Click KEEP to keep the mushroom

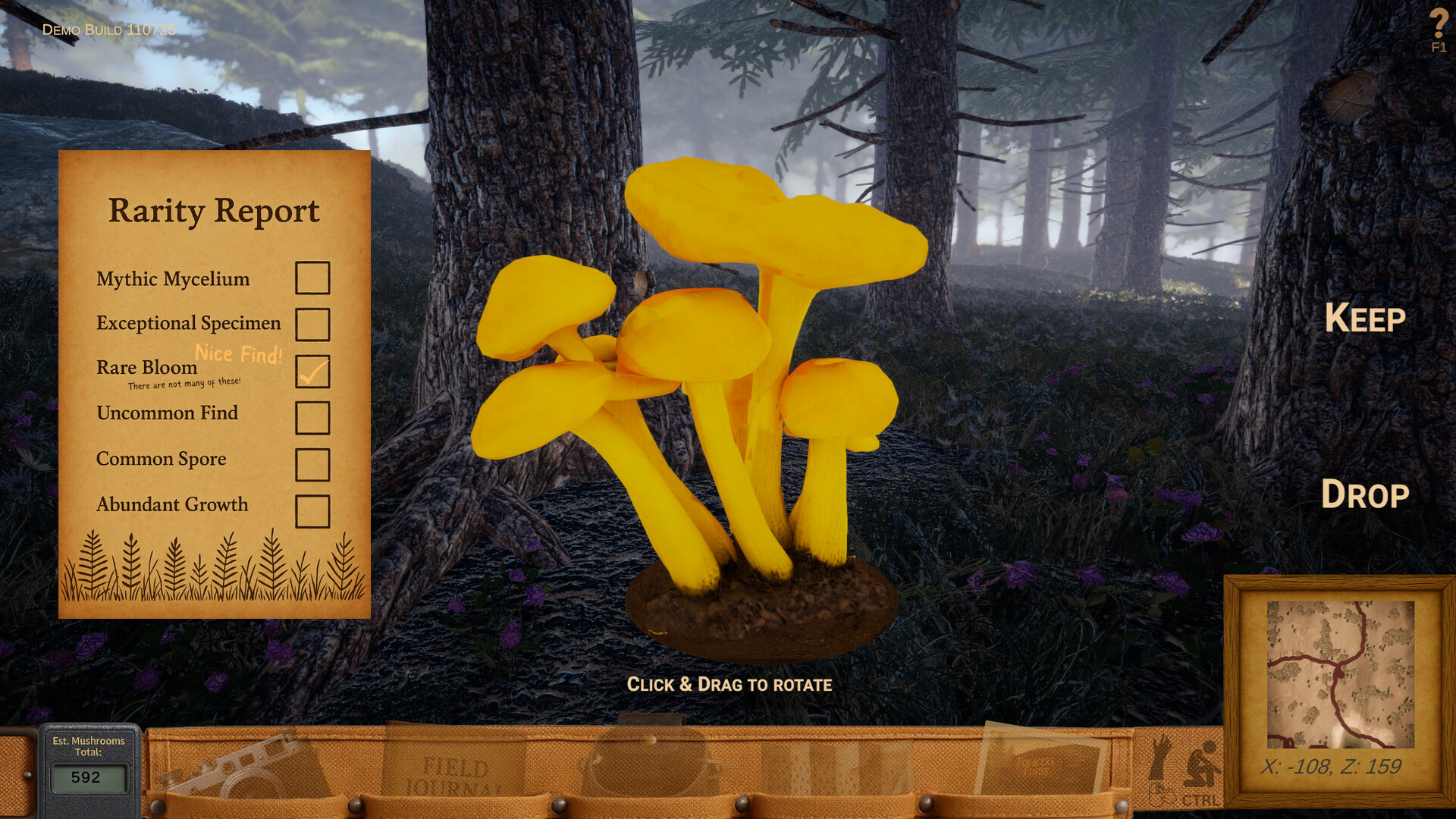(x=1363, y=318)
